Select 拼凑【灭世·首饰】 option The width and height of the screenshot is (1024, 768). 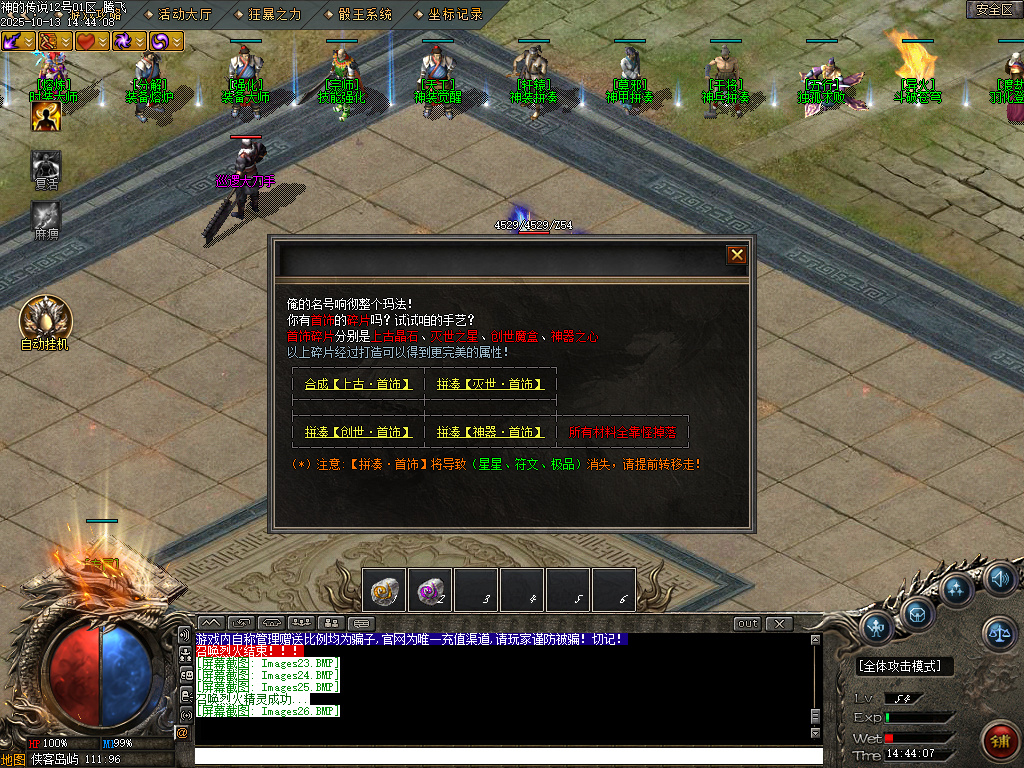[x=490, y=384]
